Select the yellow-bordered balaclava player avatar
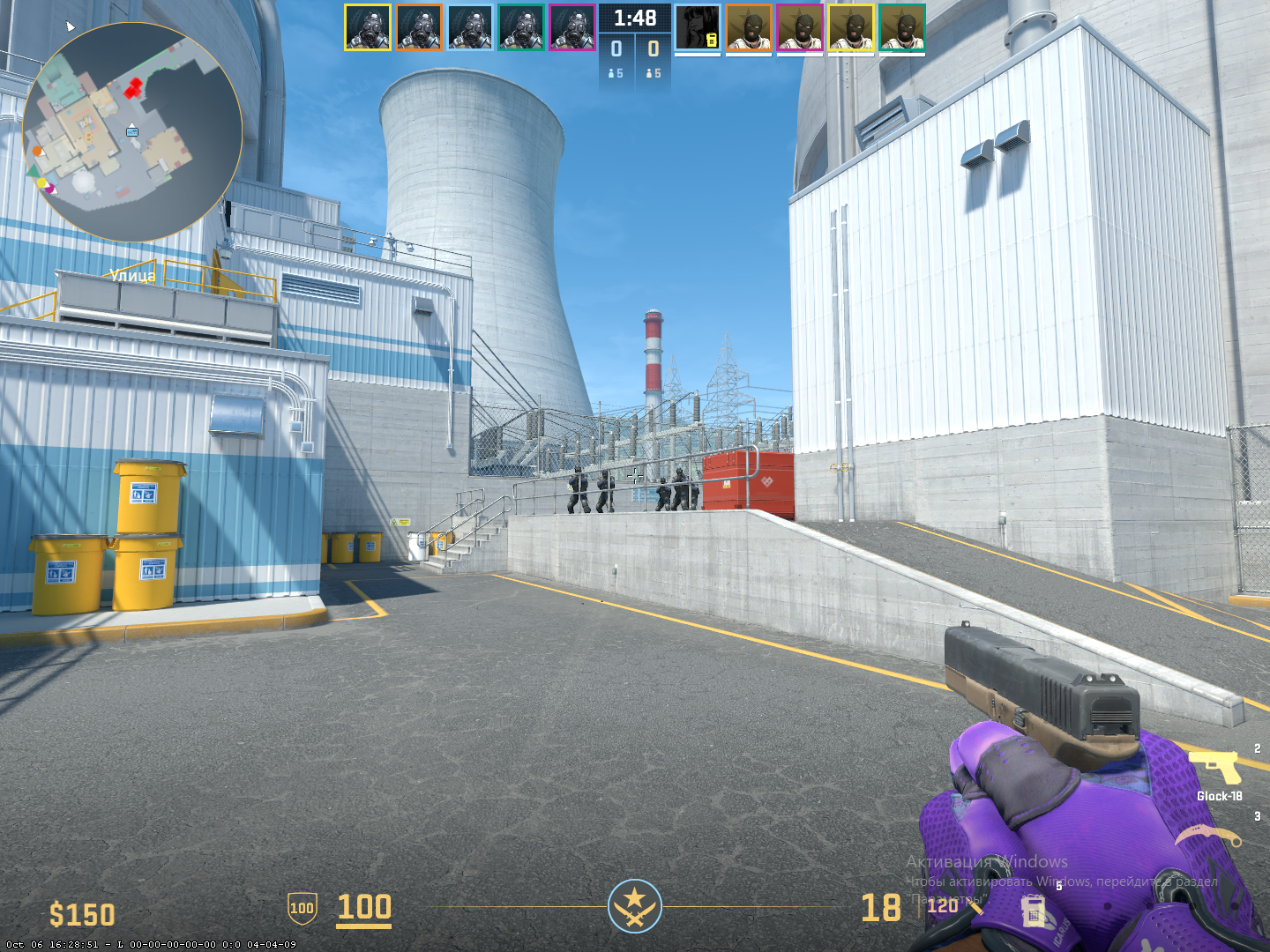Screen dimensions: 1270x952 [851, 27]
